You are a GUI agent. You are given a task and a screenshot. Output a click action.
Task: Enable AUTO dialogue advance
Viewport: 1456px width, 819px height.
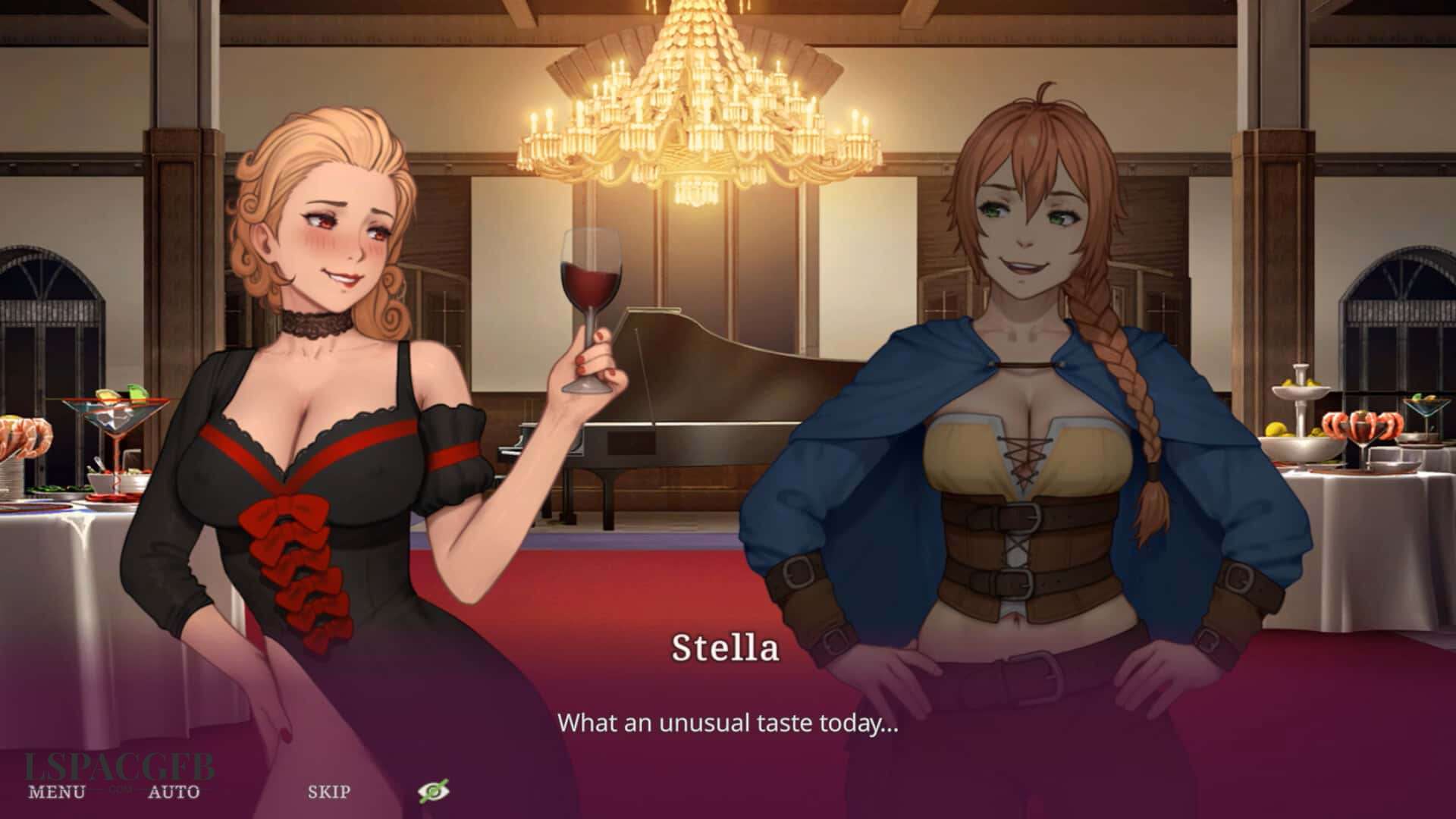tap(174, 792)
